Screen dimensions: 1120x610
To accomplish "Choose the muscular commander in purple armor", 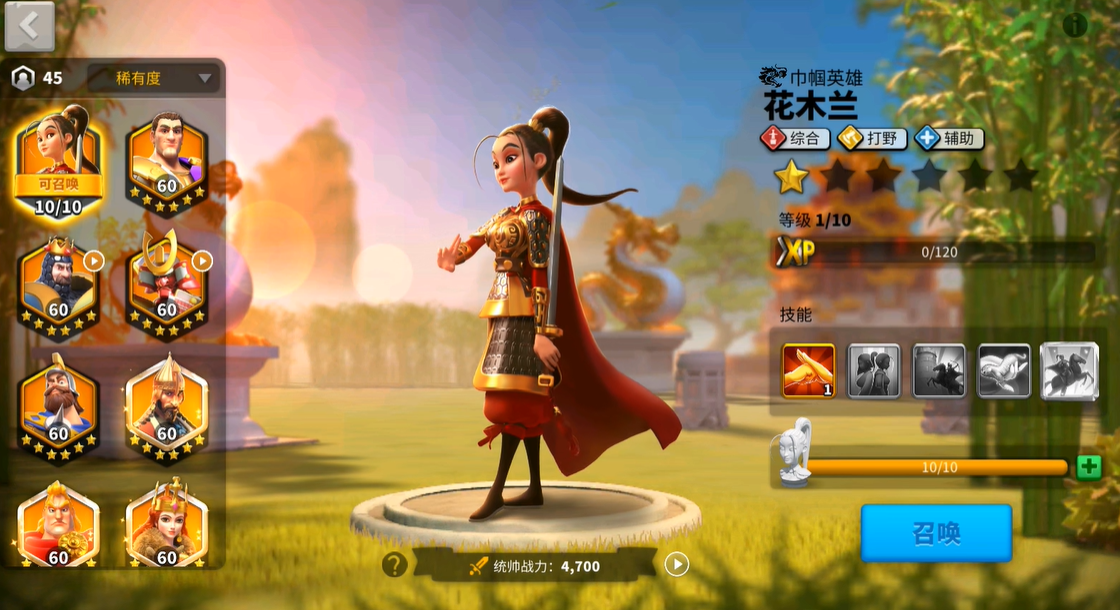I will tap(166, 160).
